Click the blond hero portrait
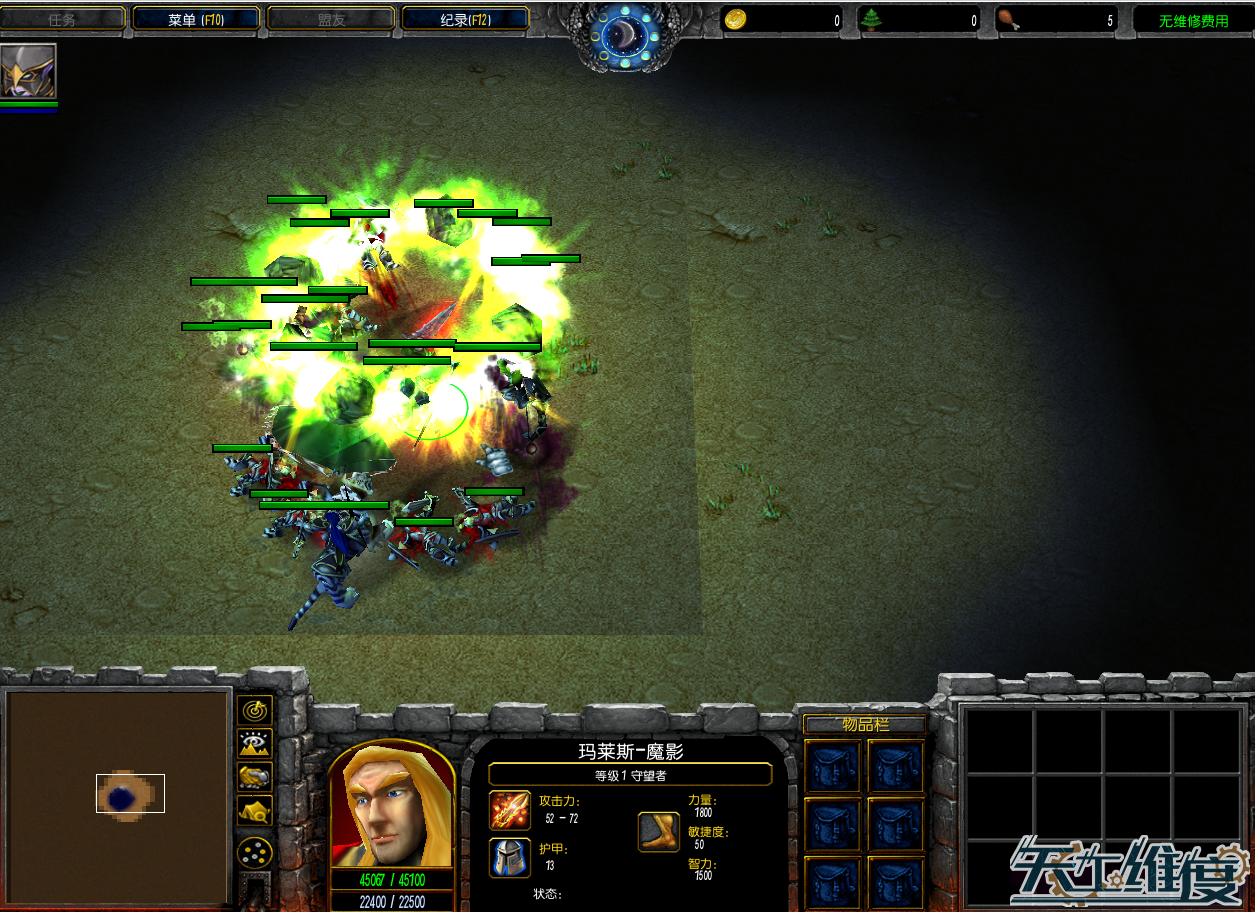Viewport: 1255px width, 912px height. pos(391,806)
